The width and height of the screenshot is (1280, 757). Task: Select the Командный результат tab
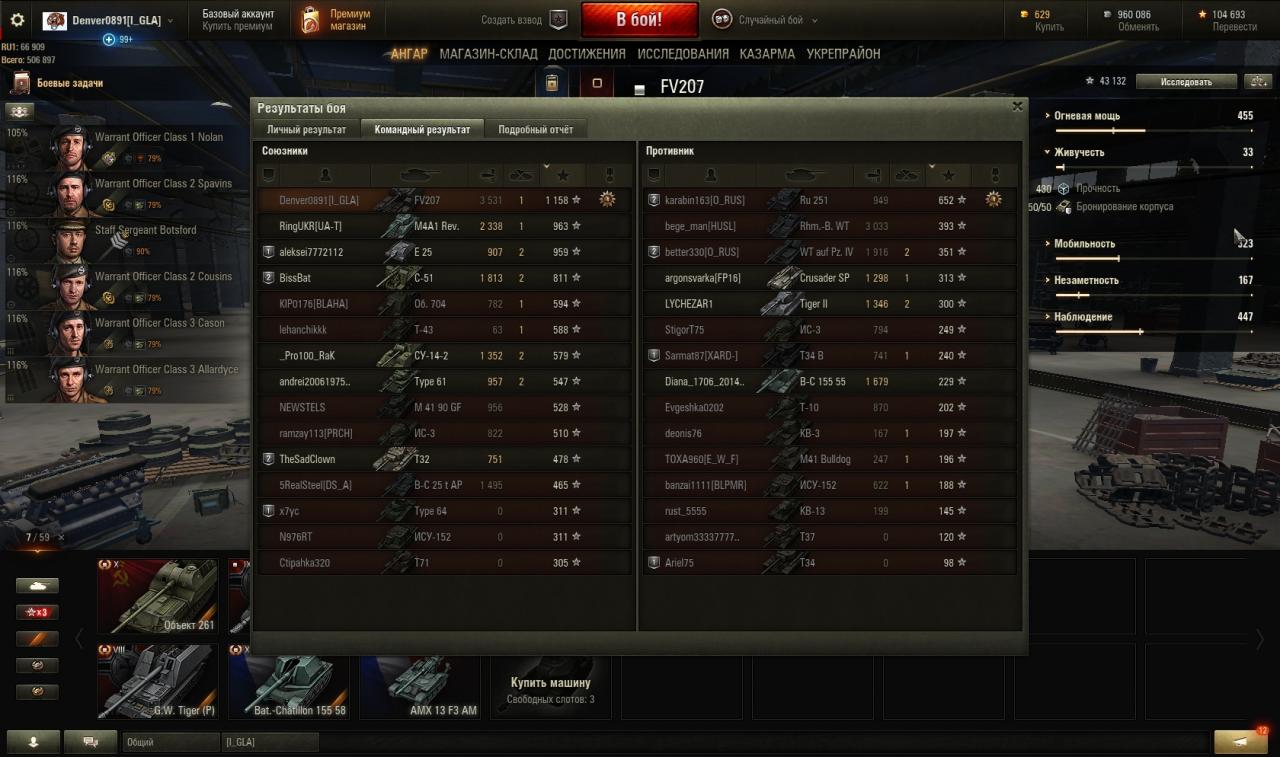422,130
